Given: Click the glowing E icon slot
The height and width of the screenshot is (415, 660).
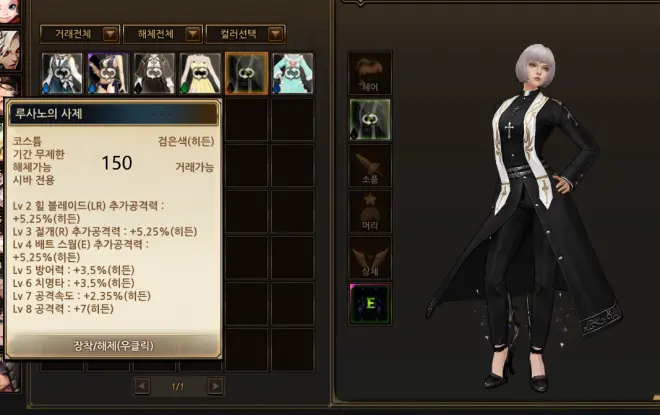Looking at the screenshot, I should click(370, 304).
